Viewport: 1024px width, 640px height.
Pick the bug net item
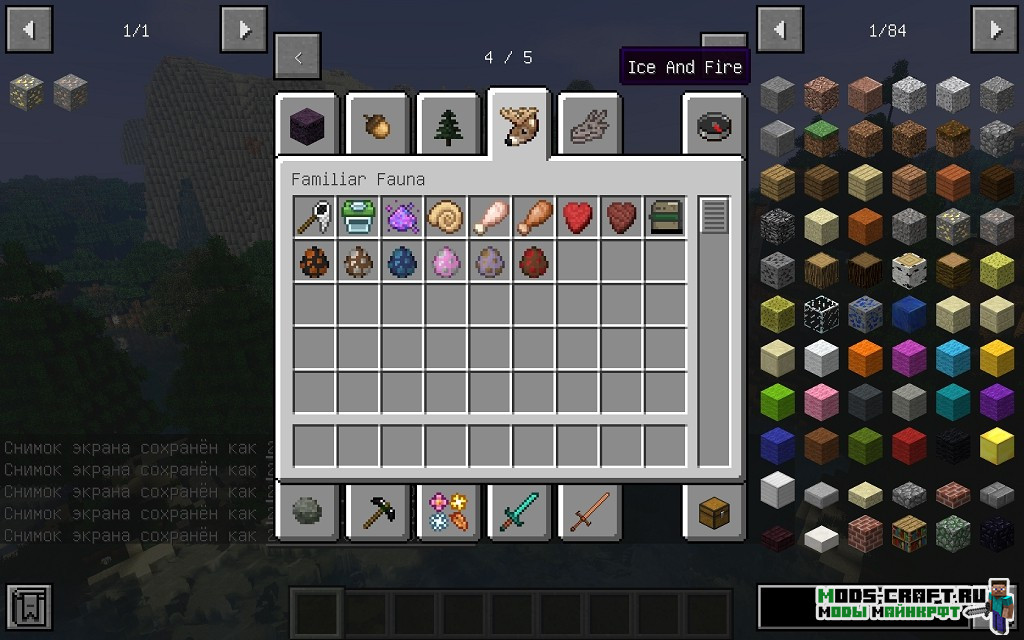pyautogui.click(x=314, y=217)
